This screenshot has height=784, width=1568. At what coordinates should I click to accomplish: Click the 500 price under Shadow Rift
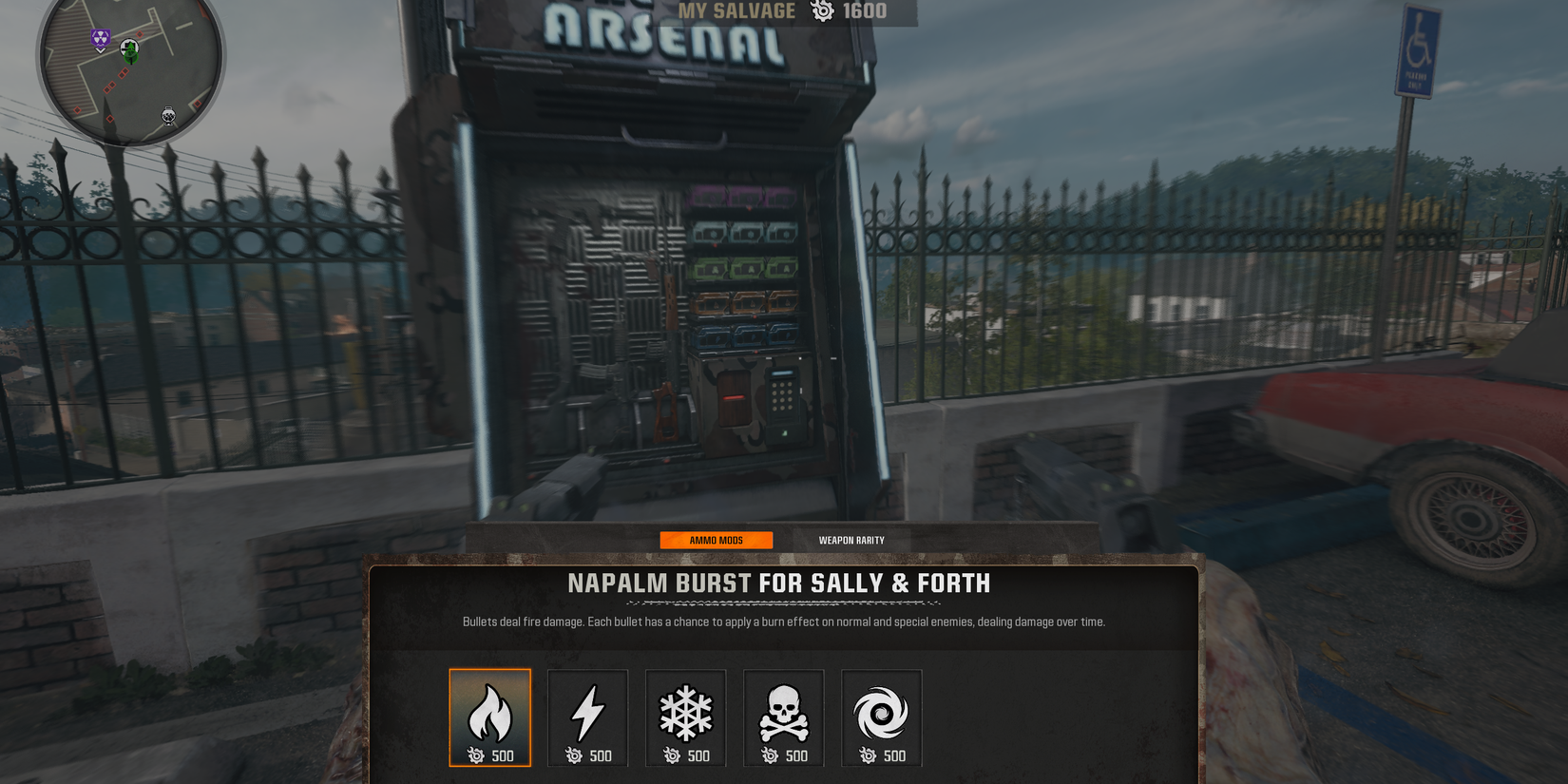click(x=882, y=756)
